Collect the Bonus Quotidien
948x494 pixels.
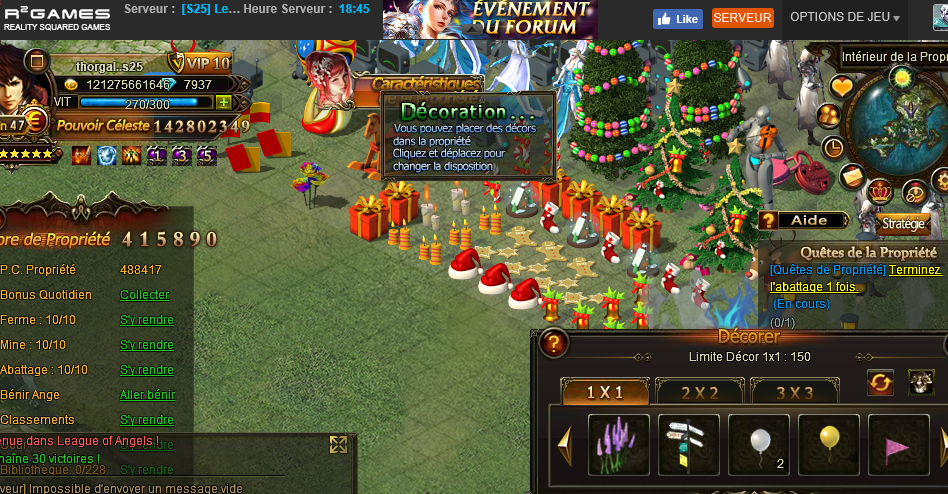pyautogui.click(x=145, y=295)
